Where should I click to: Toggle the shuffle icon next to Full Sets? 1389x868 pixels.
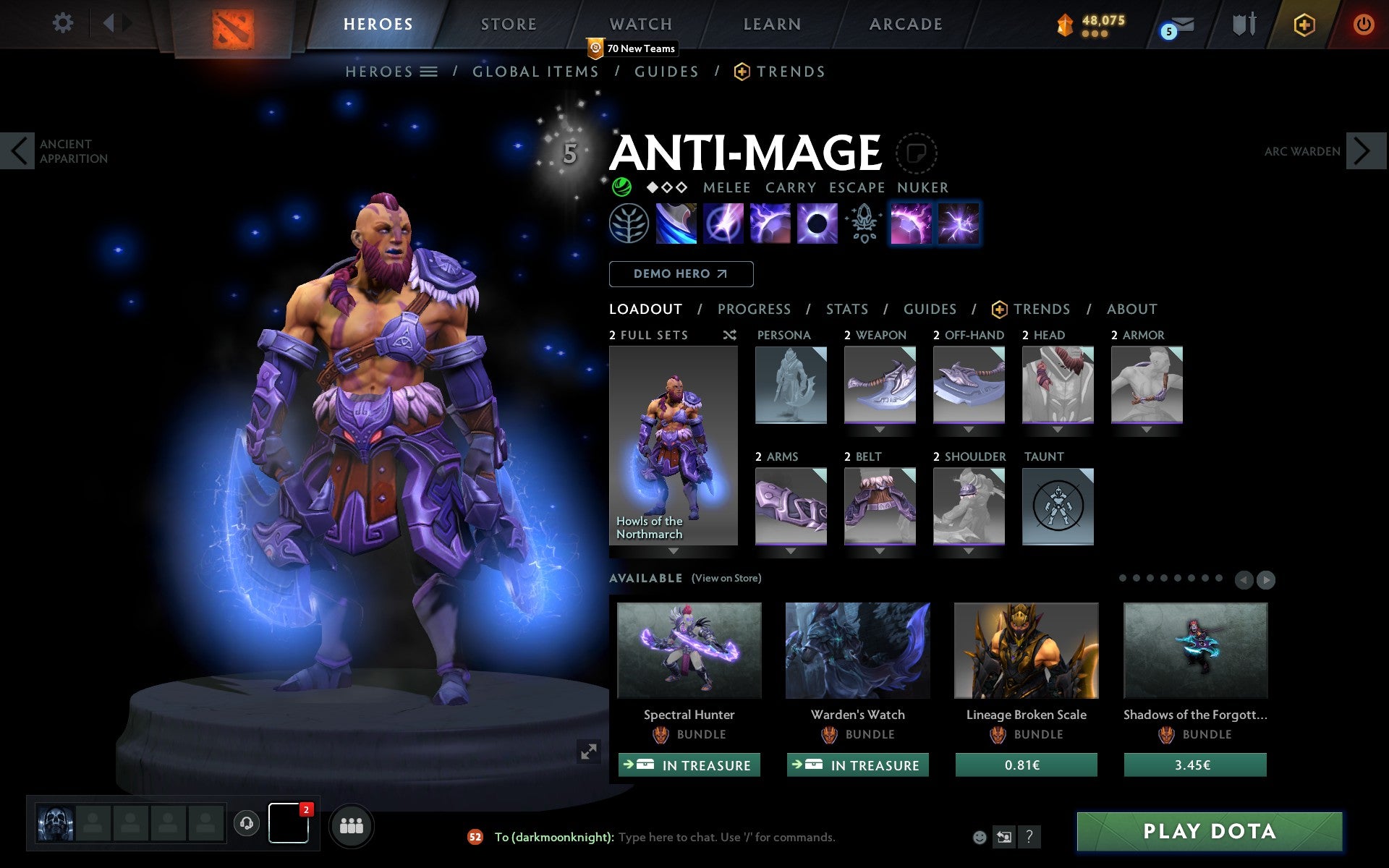point(729,335)
